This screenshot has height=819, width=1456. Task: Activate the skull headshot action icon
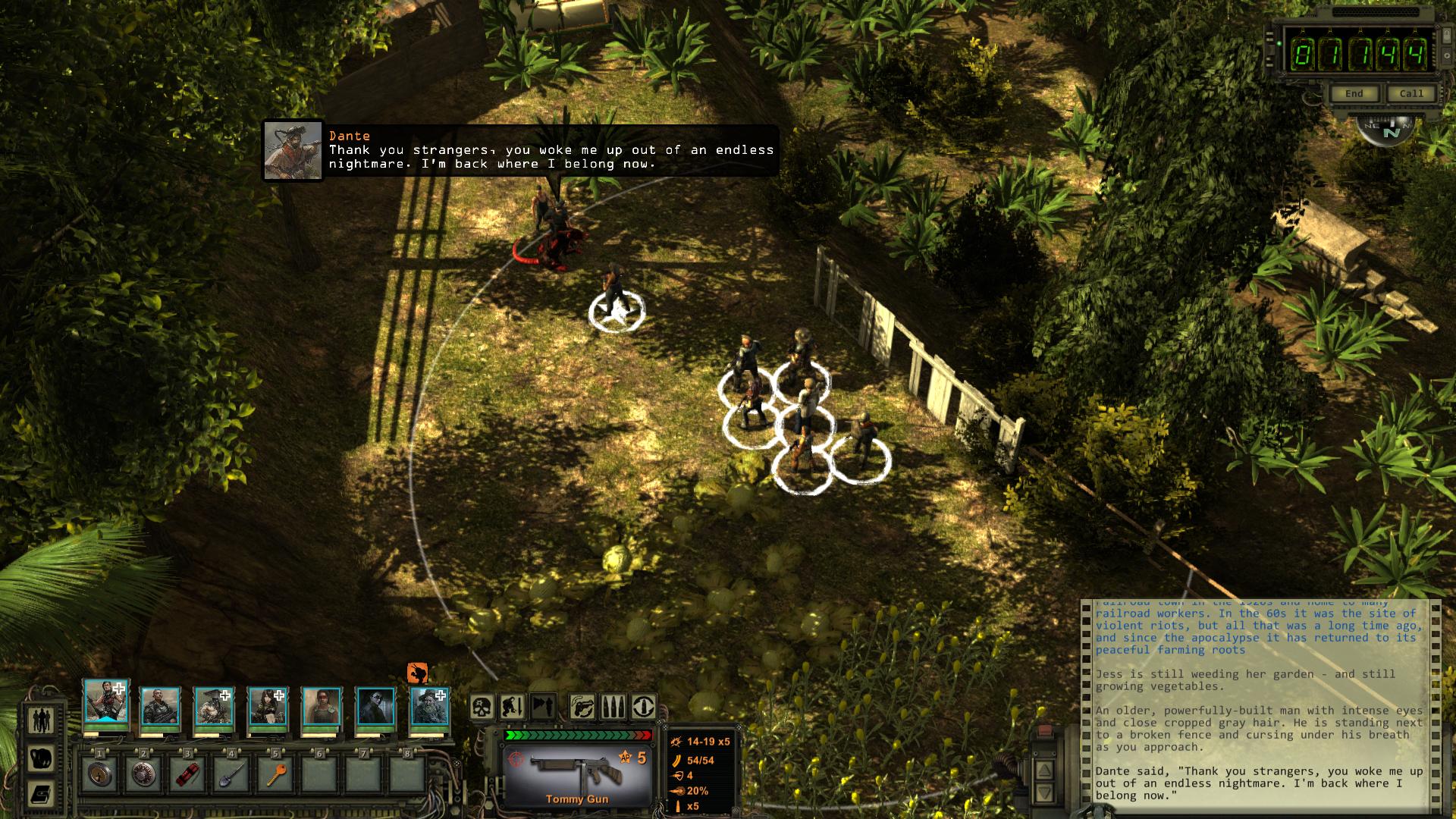point(482,707)
